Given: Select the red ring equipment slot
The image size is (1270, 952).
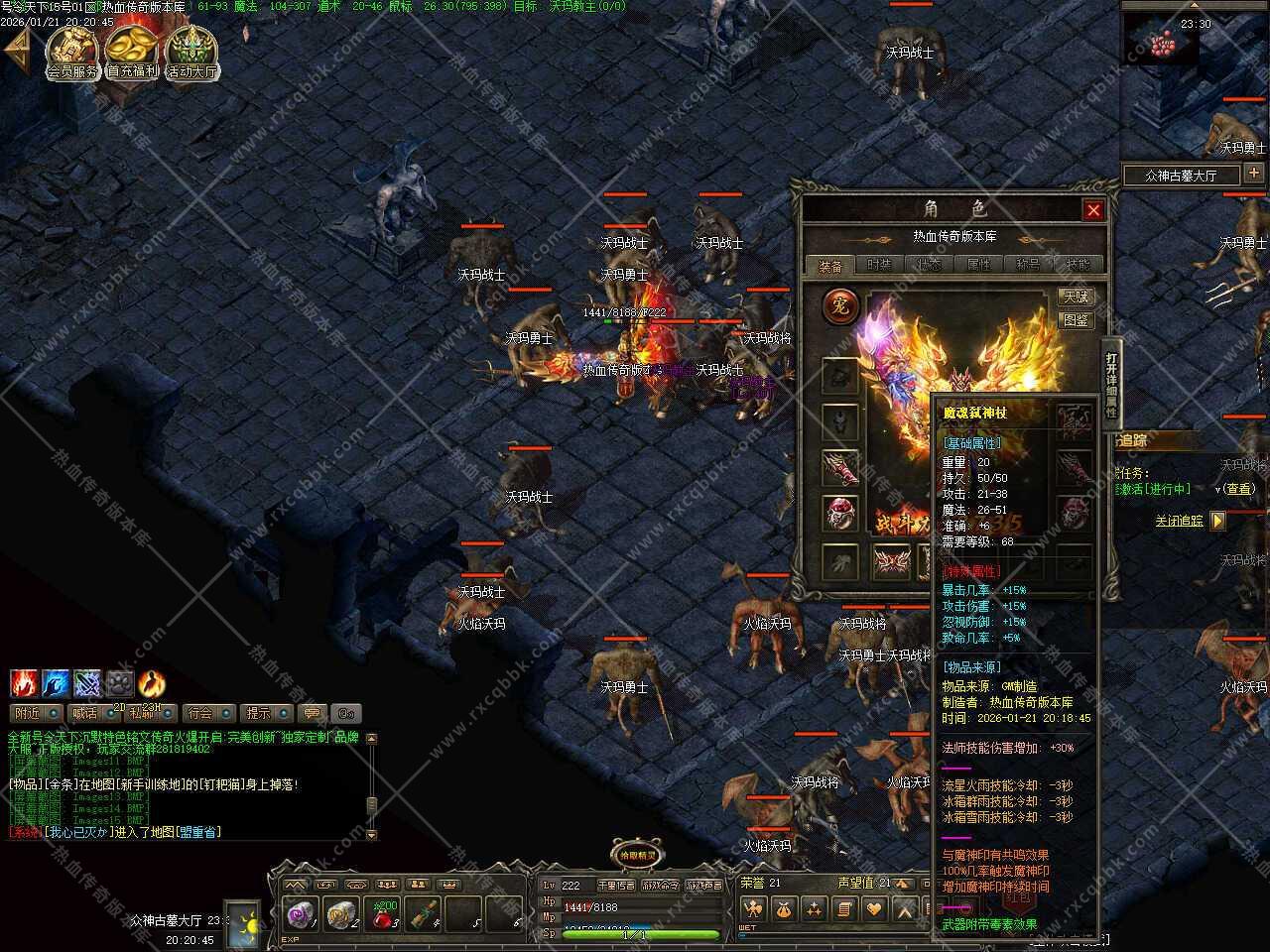Looking at the screenshot, I should click(x=840, y=513).
